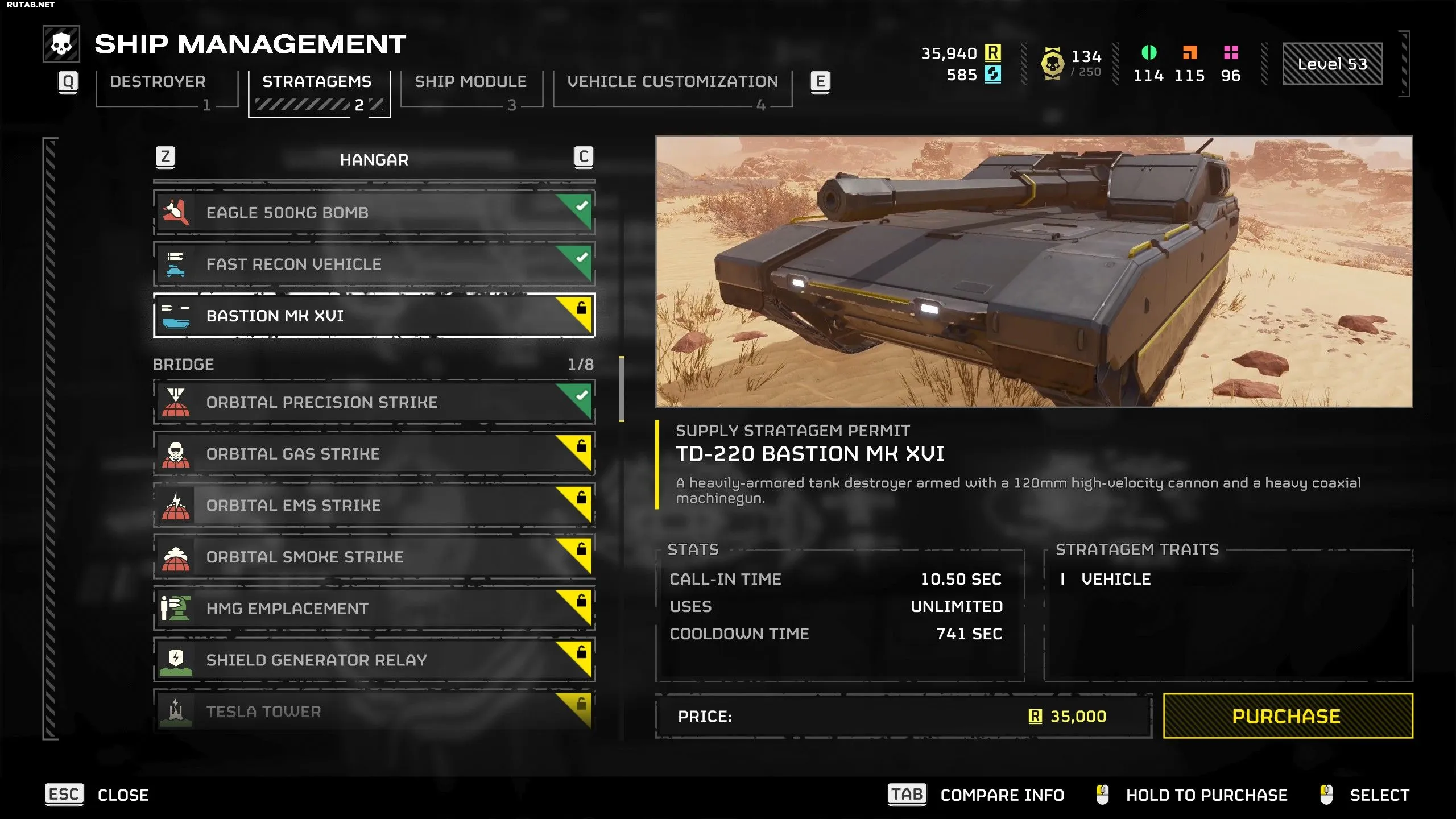Select the Eagle 500kg Bomb stratagem
The width and height of the screenshot is (1456, 819).
click(x=374, y=213)
